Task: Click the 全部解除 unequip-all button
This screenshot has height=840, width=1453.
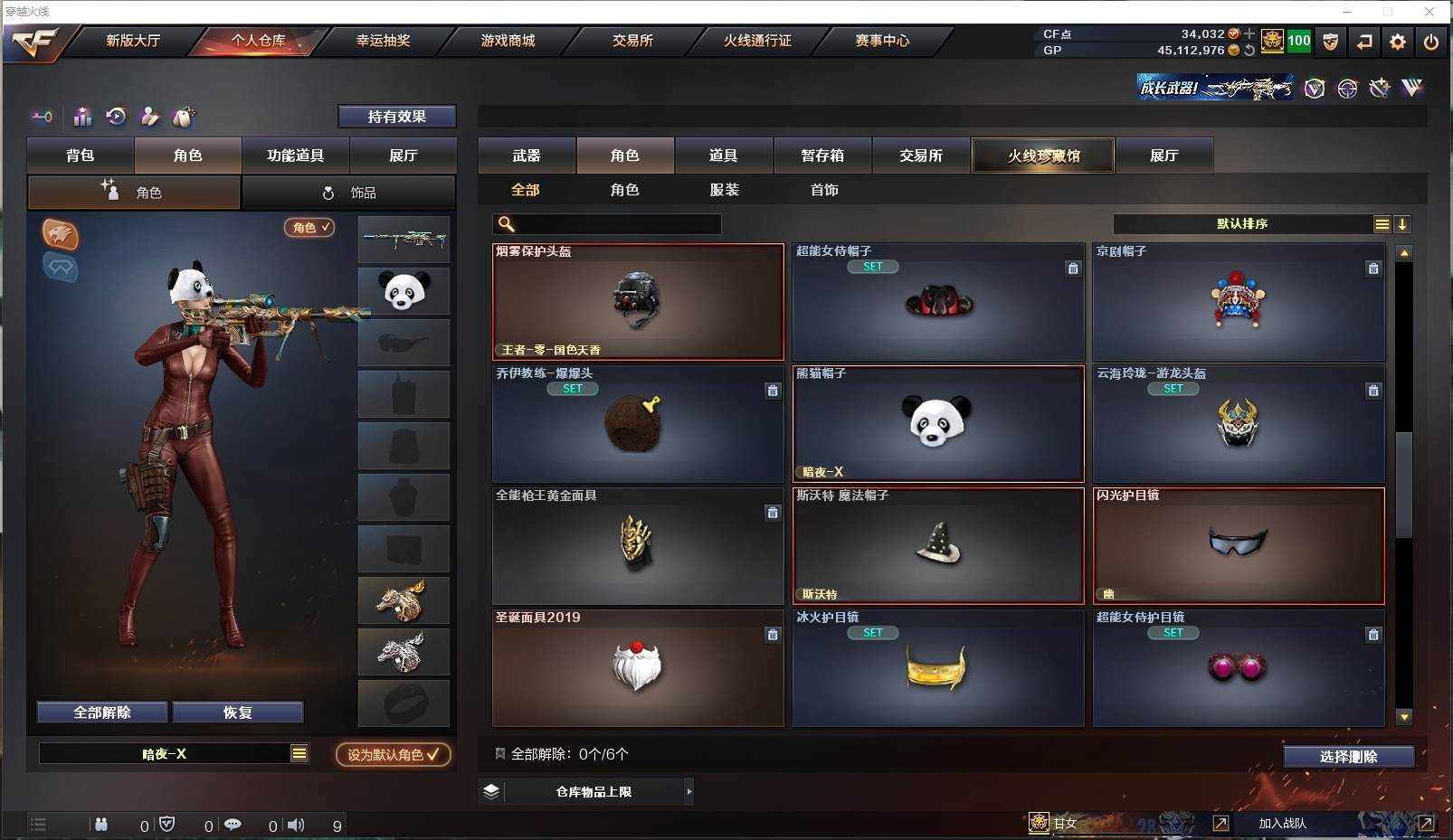Action: pyautogui.click(x=102, y=713)
